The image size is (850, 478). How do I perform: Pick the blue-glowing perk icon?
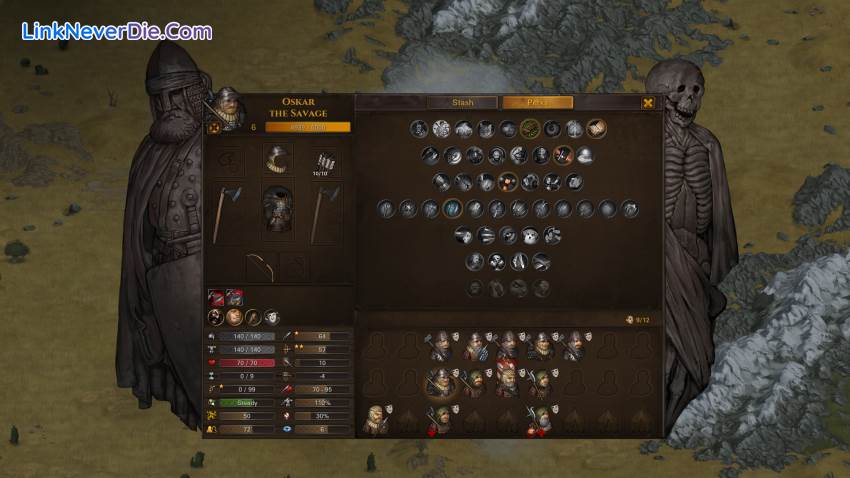coord(451,208)
